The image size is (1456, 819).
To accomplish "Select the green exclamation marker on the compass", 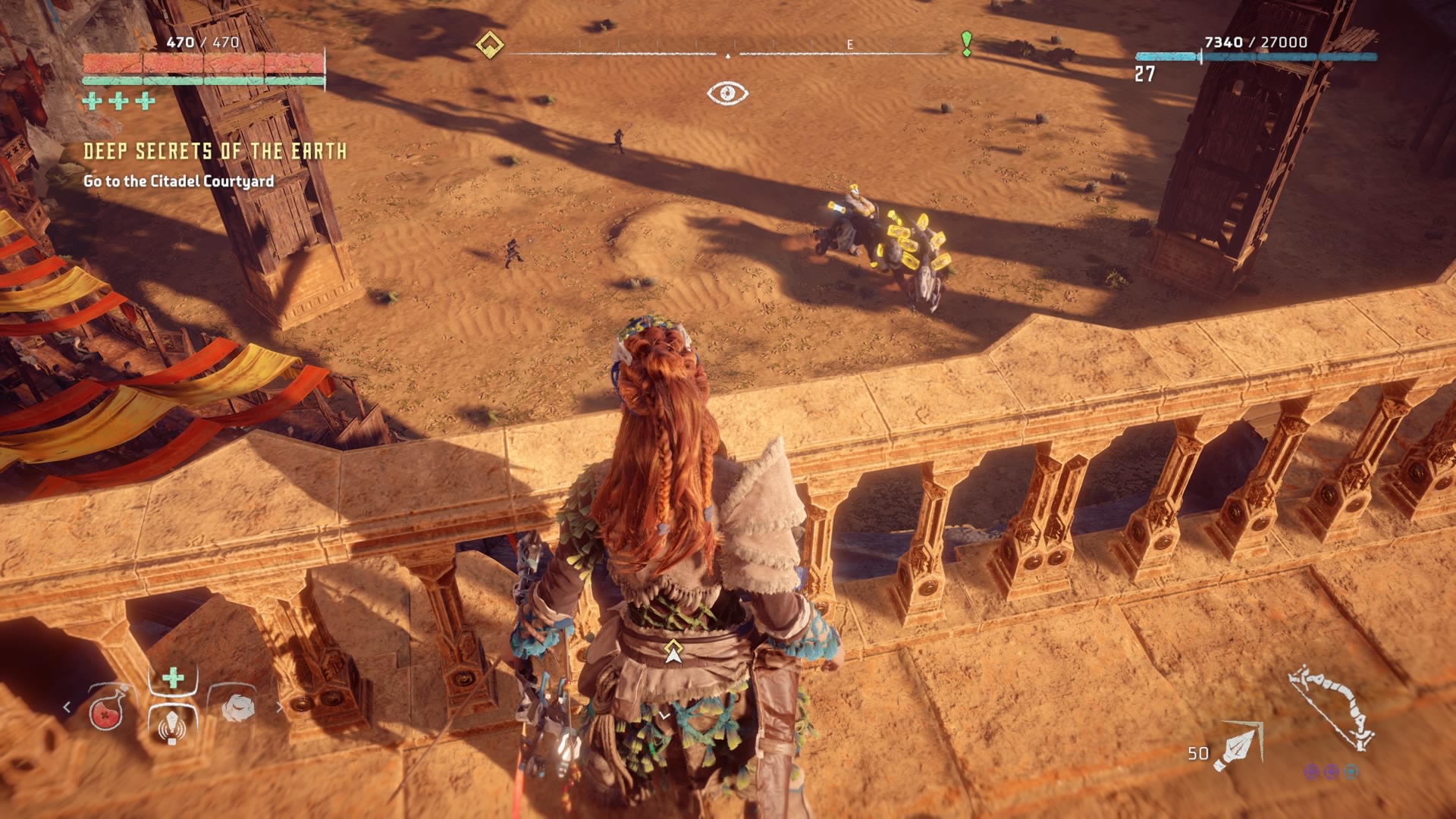I will click(966, 44).
